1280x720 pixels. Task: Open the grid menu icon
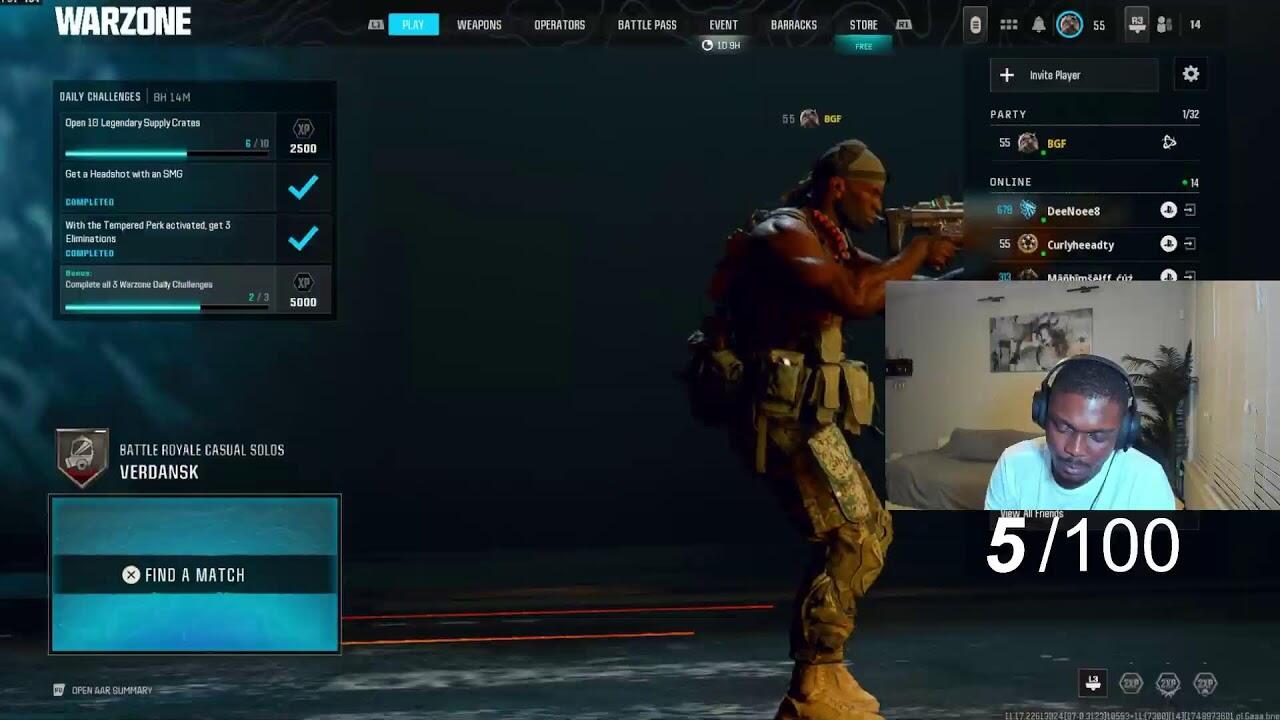tap(1009, 25)
